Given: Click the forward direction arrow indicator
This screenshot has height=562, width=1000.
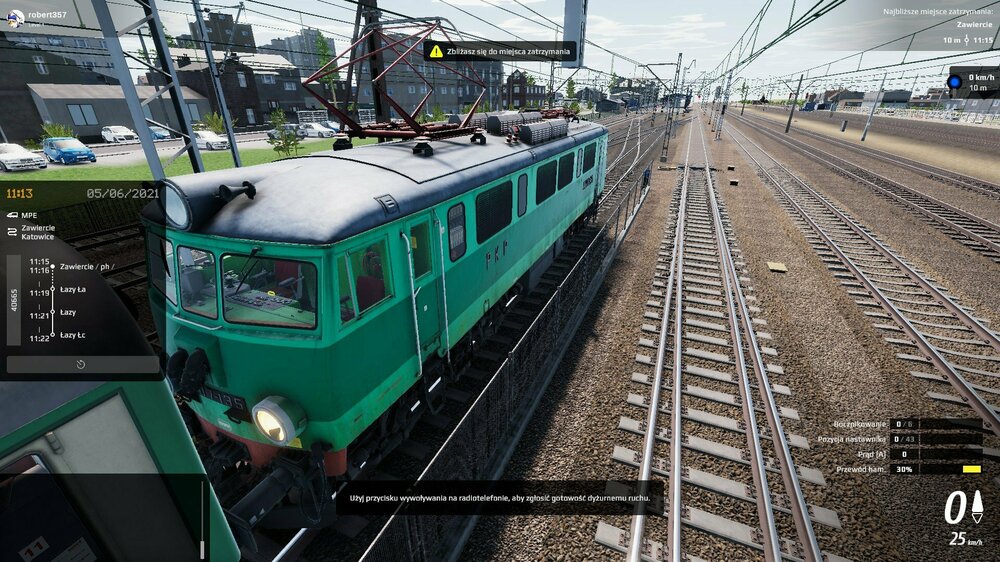Looking at the screenshot, I should 977,507.
